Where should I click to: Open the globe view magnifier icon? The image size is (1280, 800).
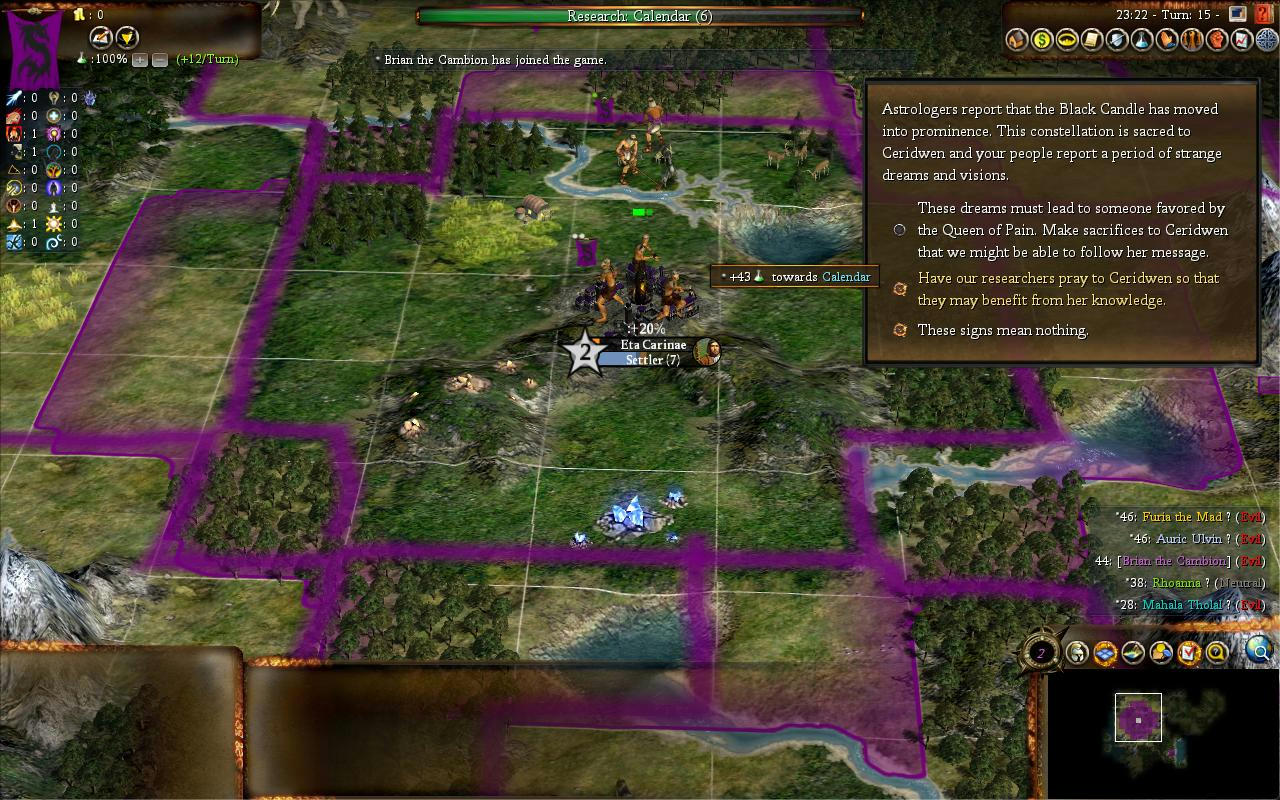pos(1260,653)
